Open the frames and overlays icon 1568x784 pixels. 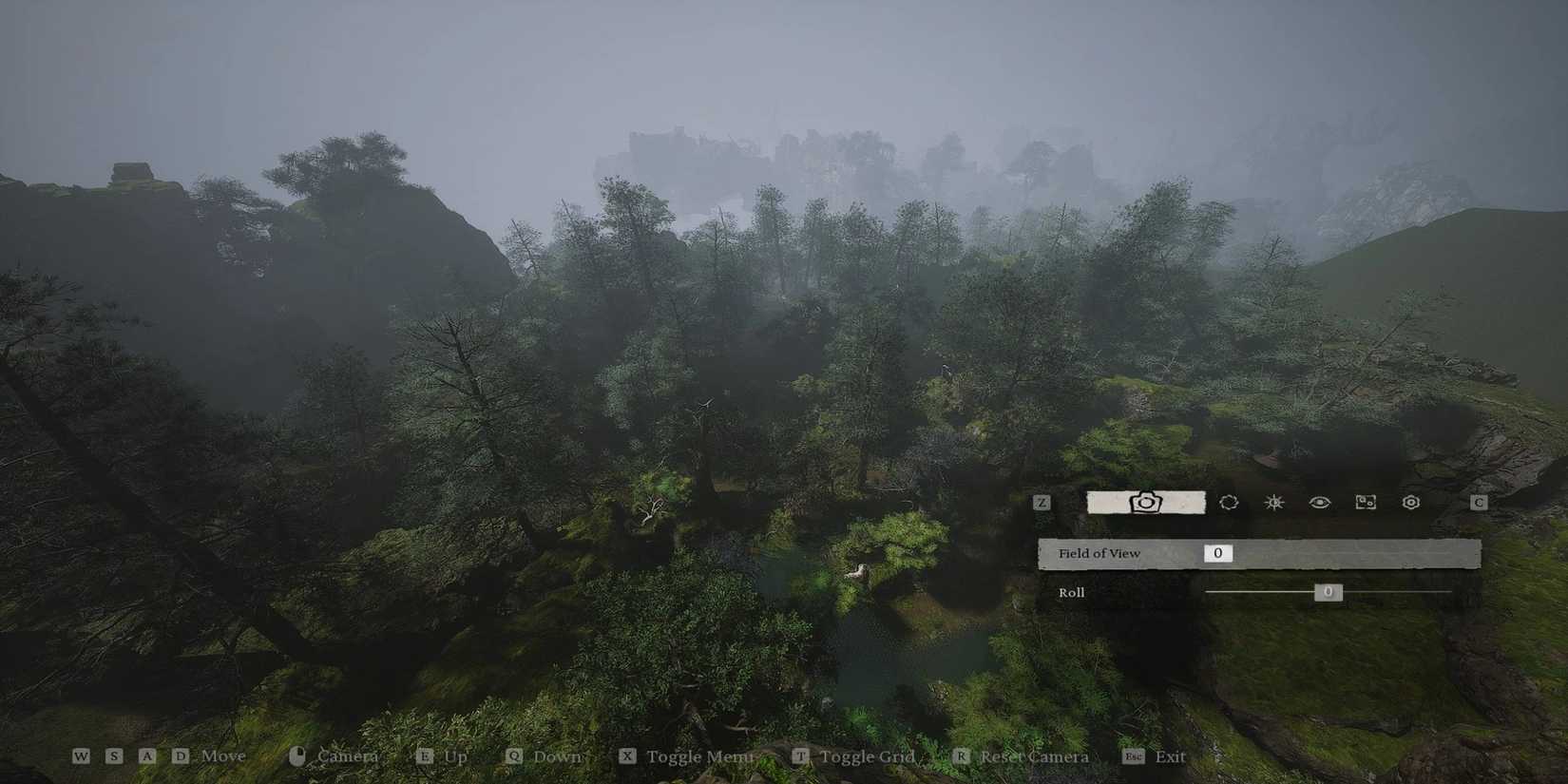coord(1366,502)
